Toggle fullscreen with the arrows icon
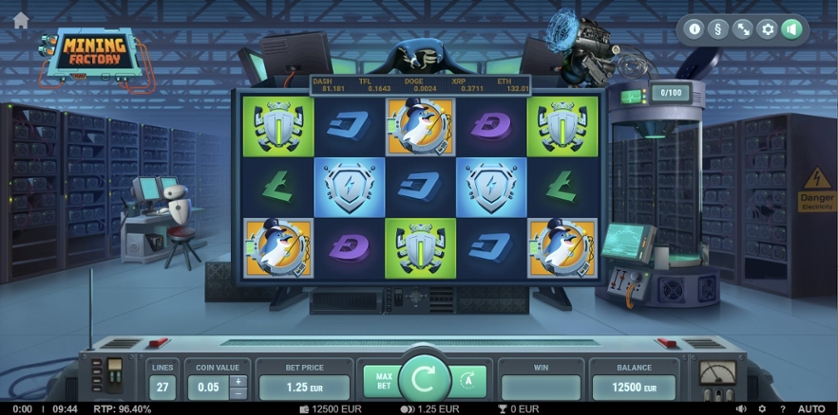Screen dimensions: 838x415 click(743, 29)
